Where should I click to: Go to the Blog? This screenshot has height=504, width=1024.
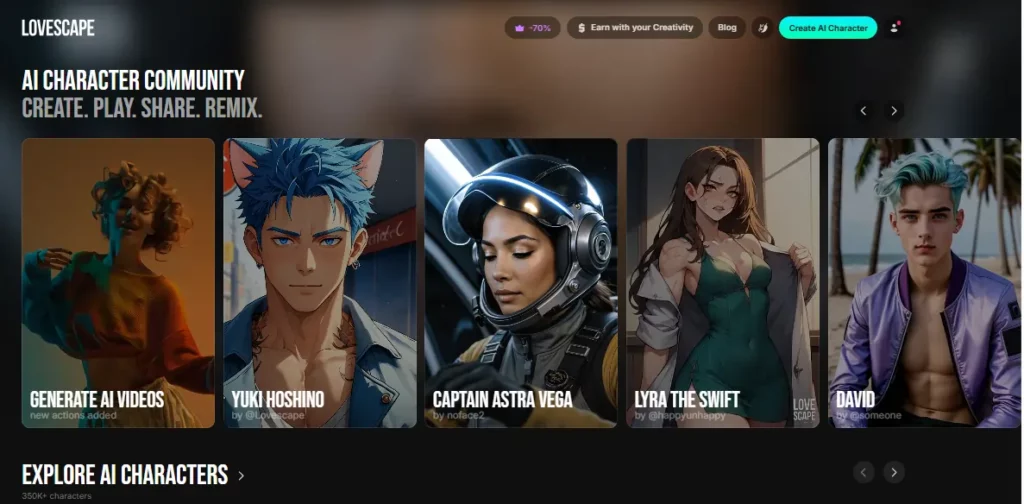[727, 28]
